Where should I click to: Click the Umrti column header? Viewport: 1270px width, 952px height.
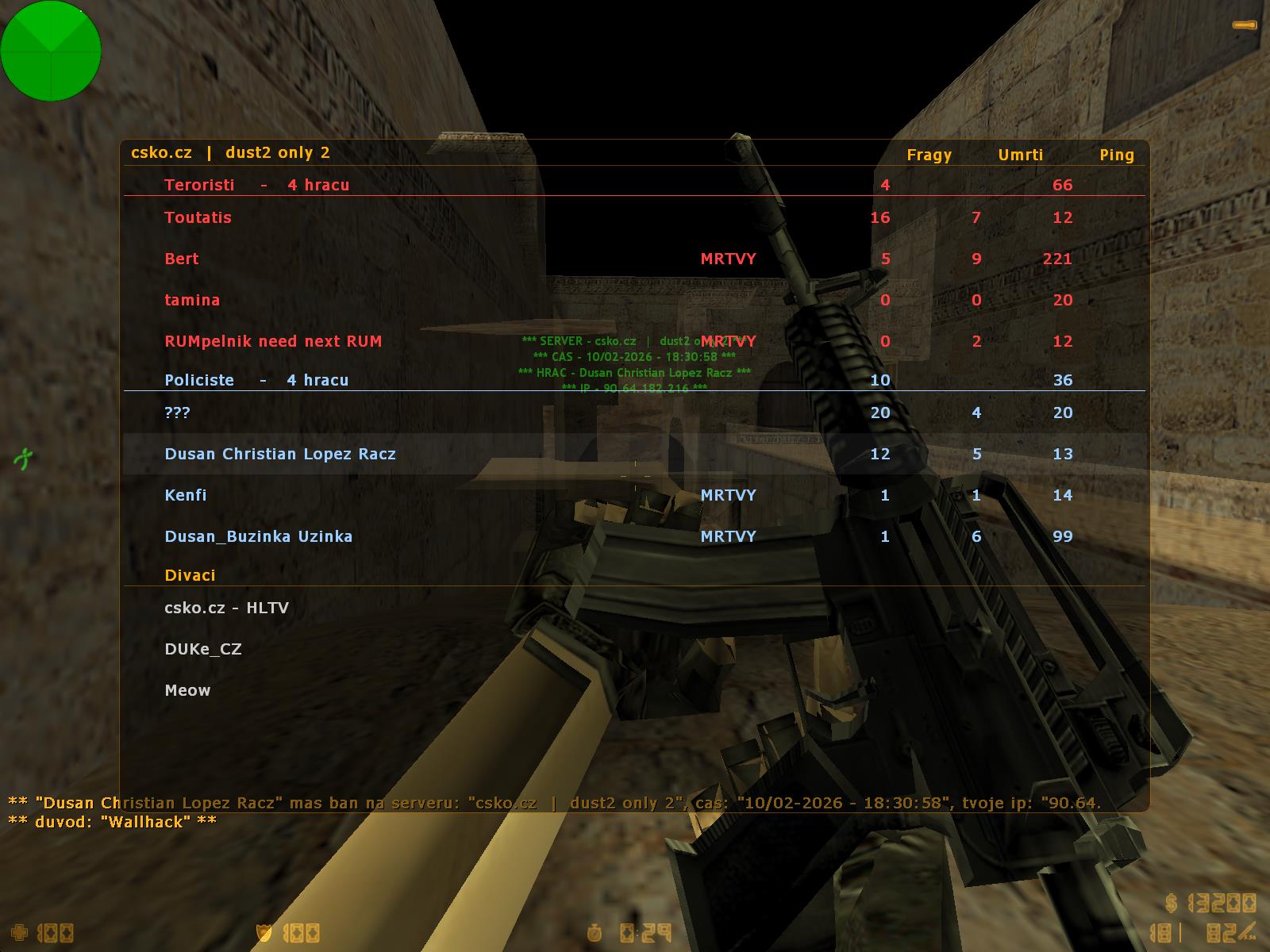pos(1021,155)
